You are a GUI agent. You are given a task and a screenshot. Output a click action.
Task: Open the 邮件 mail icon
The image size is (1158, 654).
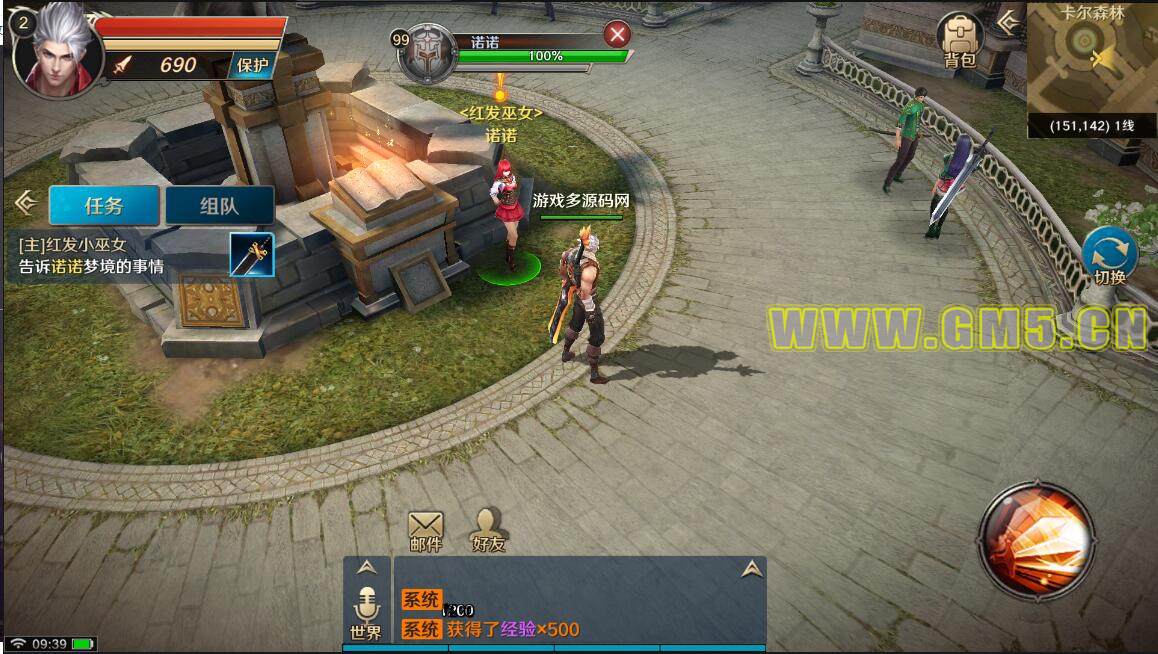click(x=426, y=529)
